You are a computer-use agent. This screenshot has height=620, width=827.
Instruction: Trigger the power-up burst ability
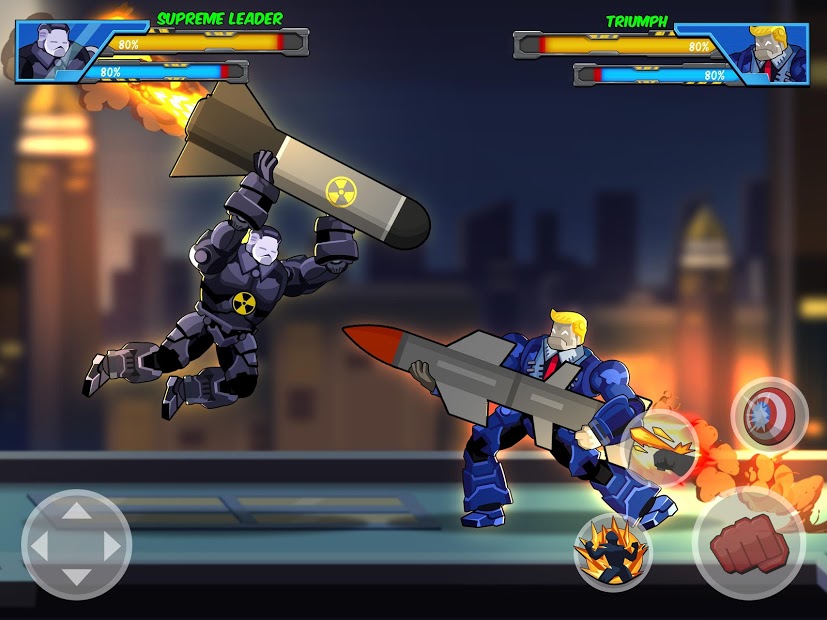(612, 552)
